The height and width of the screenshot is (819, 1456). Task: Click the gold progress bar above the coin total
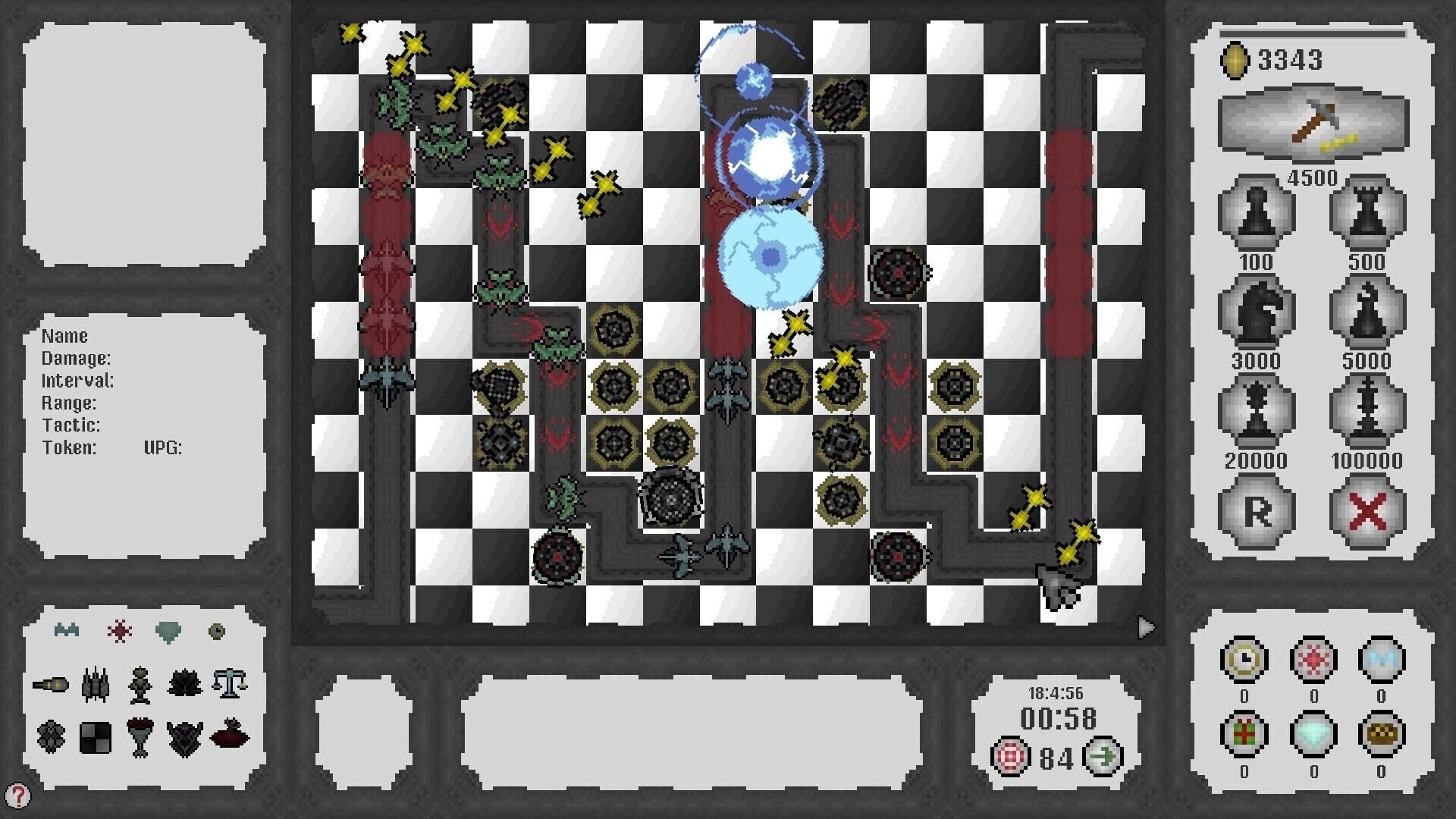pos(1313,32)
